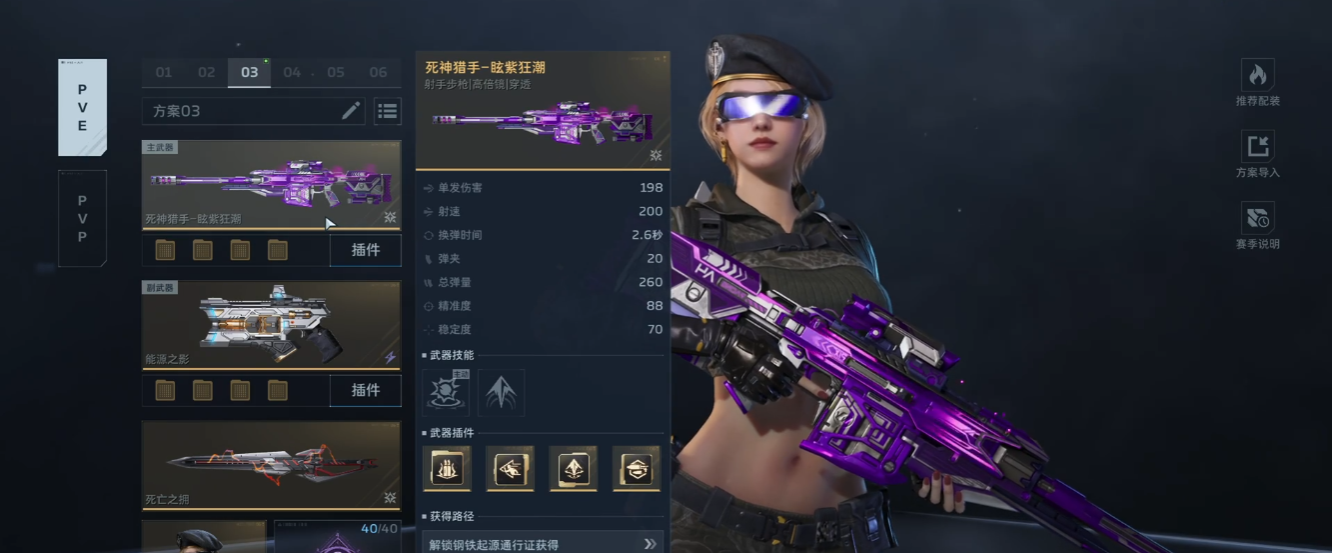Open 方案导入 loadout import
The height and width of the screenshot is (553, 1332).
click(1257, 153)
